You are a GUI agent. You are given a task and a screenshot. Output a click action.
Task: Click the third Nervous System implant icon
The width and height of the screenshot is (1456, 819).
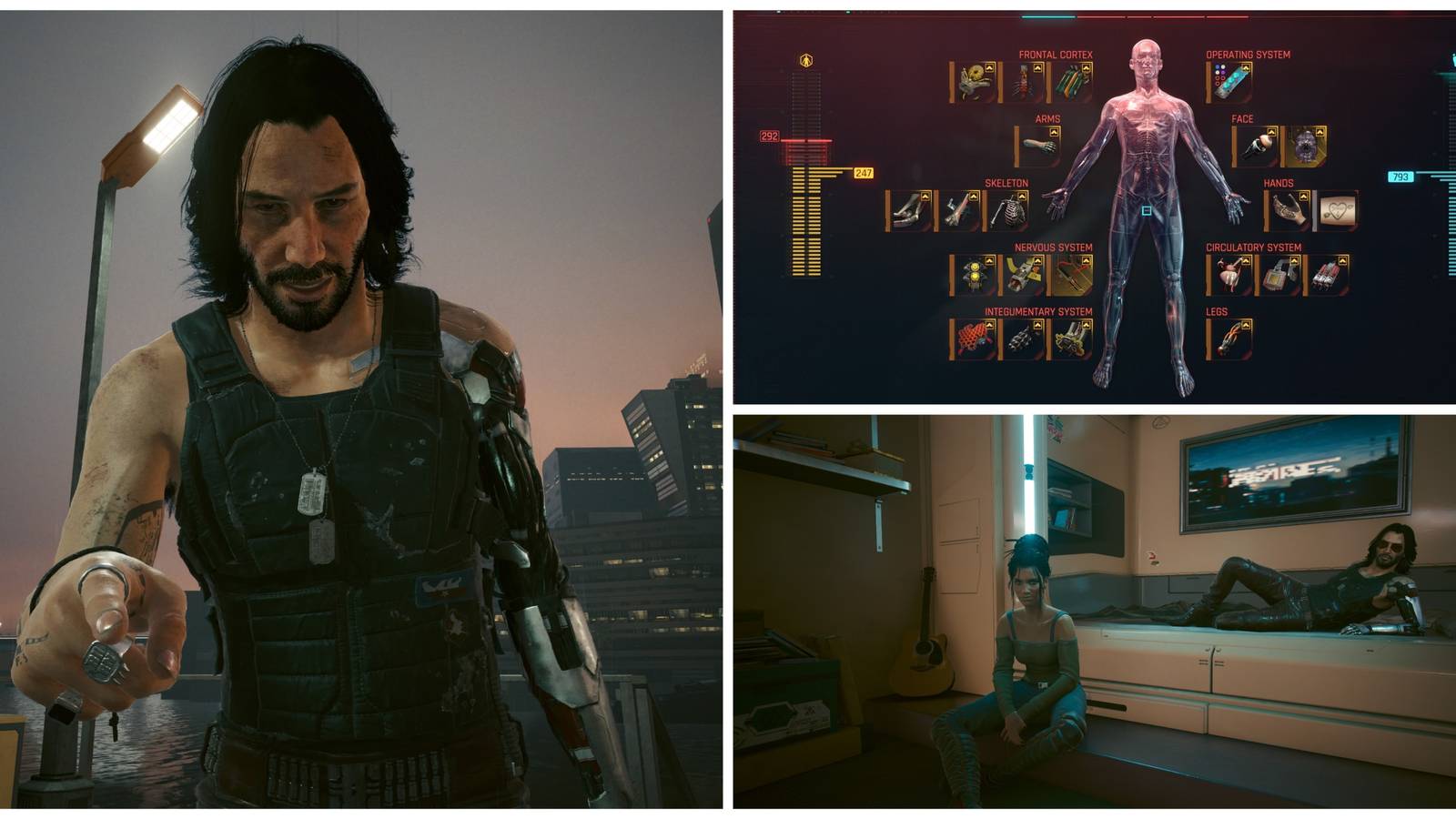coord(1072,274)
